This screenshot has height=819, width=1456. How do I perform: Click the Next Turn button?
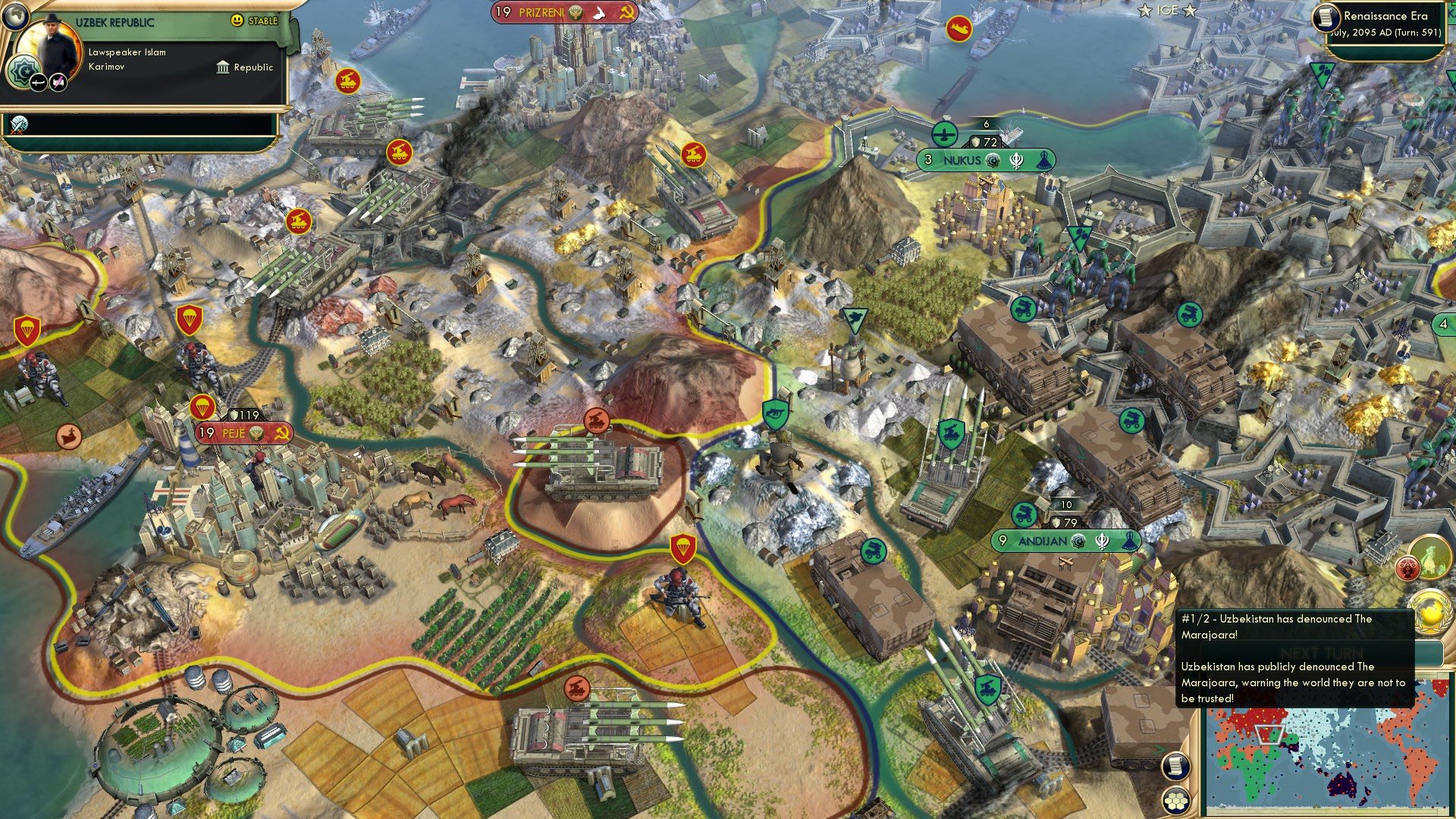click(x=1321, y=654)
